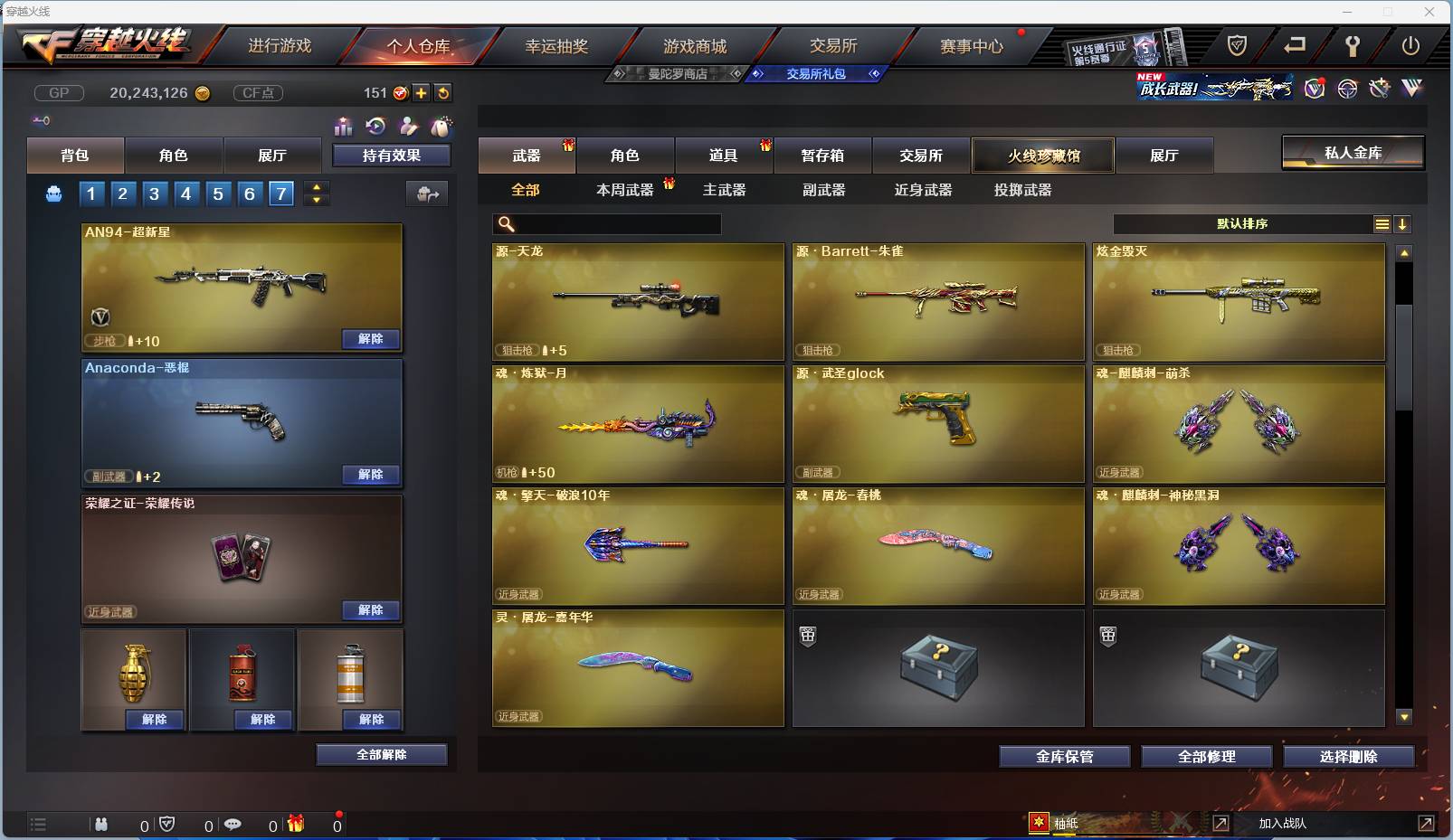
Task: Click the friends icon in the bottom status bar
Action: [x=101, y=823]
